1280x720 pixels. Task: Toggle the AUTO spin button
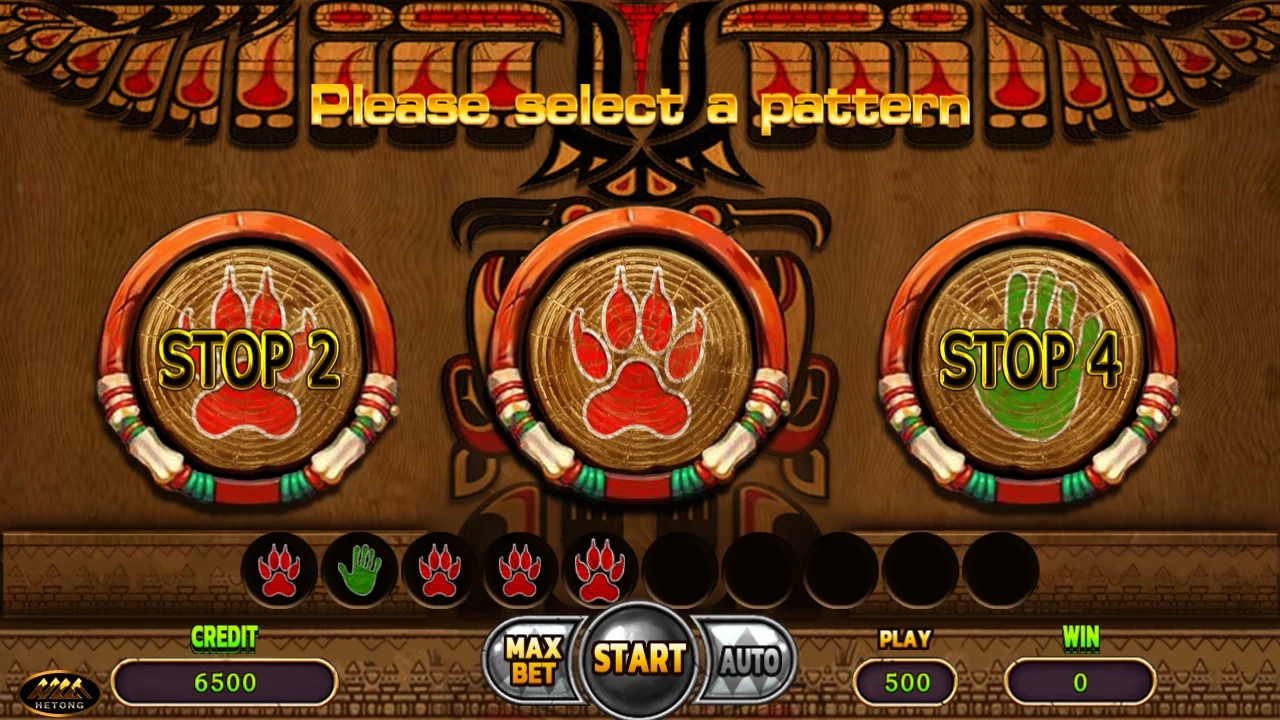748,660
